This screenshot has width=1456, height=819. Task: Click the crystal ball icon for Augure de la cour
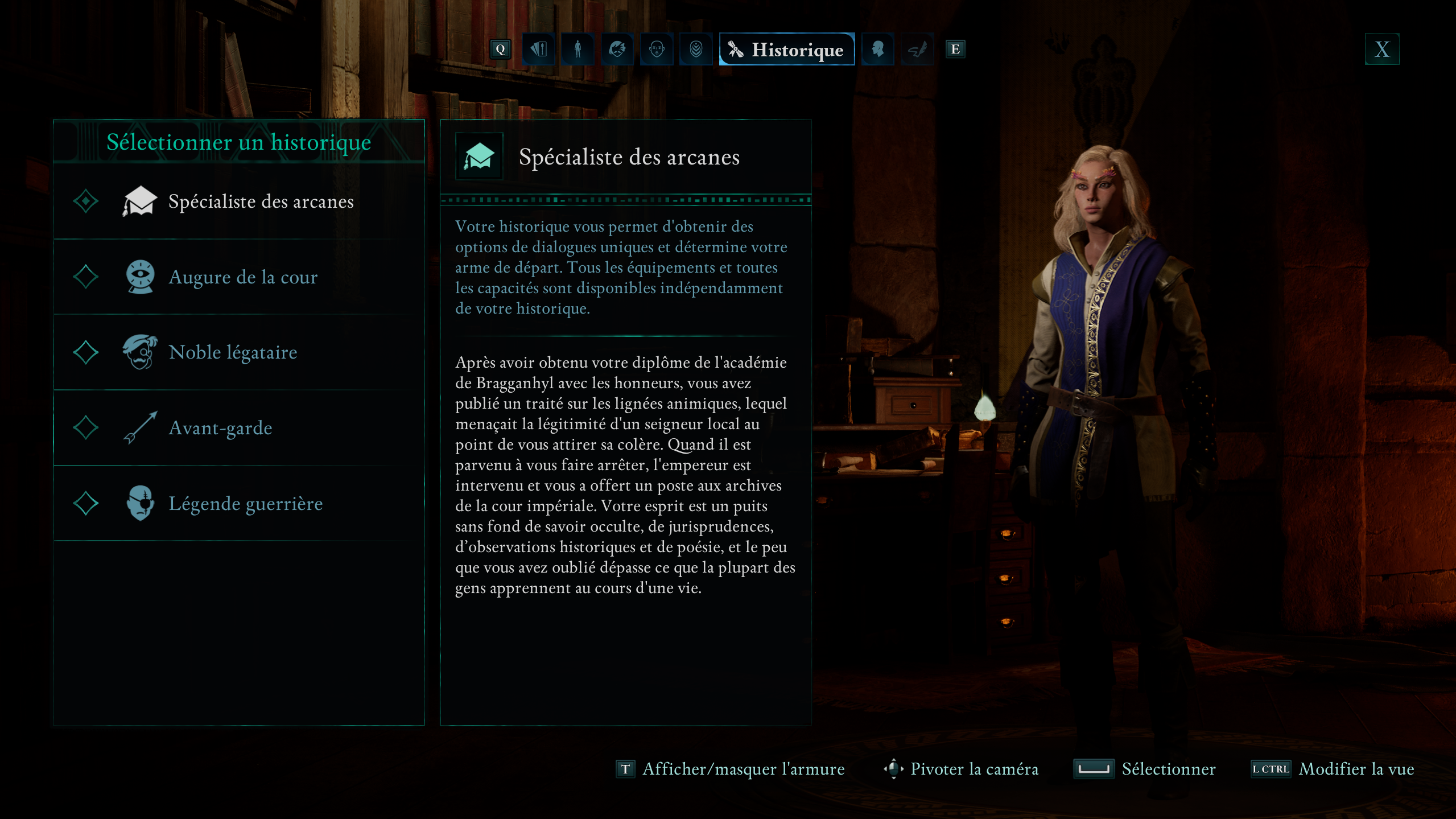(140, 277)
